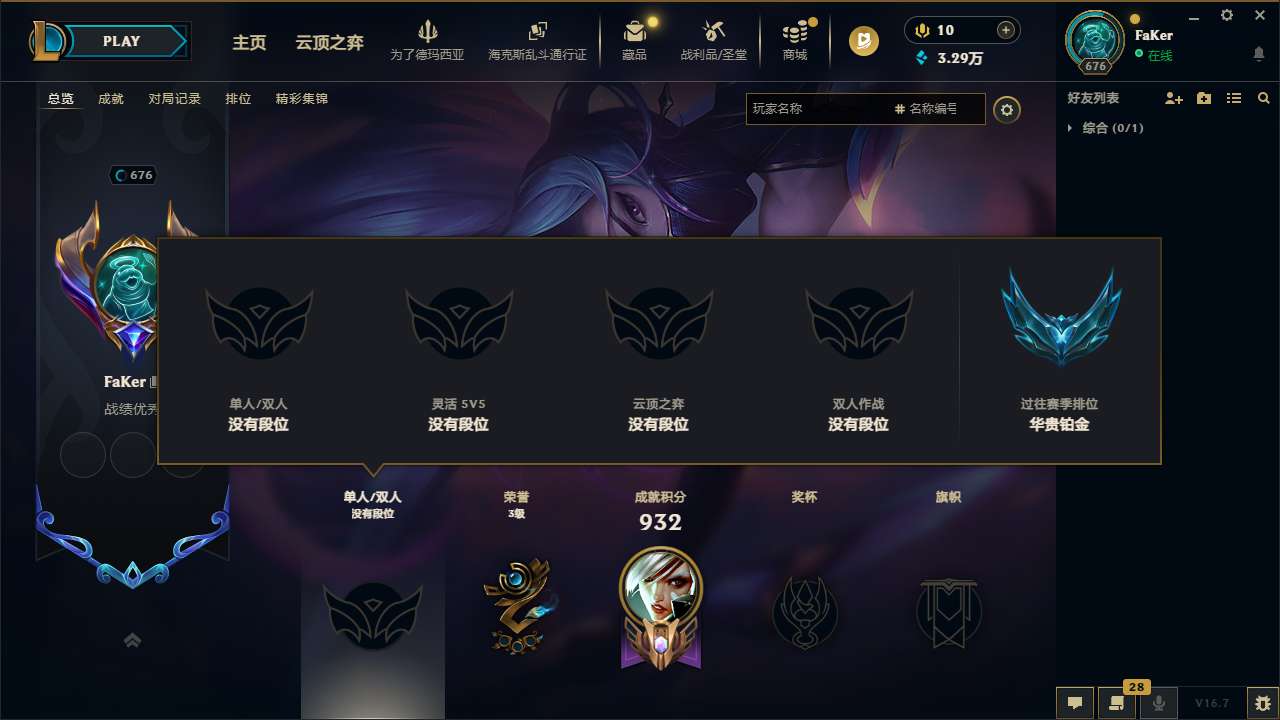Switch to the 排位 tab

click(238, 98)
